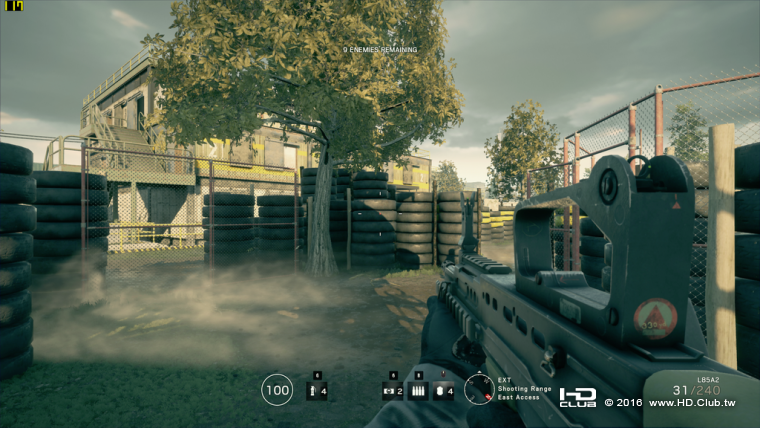The image size is (760, 428).
Task: Click the circular compass indicator
Action: point(478,389)
